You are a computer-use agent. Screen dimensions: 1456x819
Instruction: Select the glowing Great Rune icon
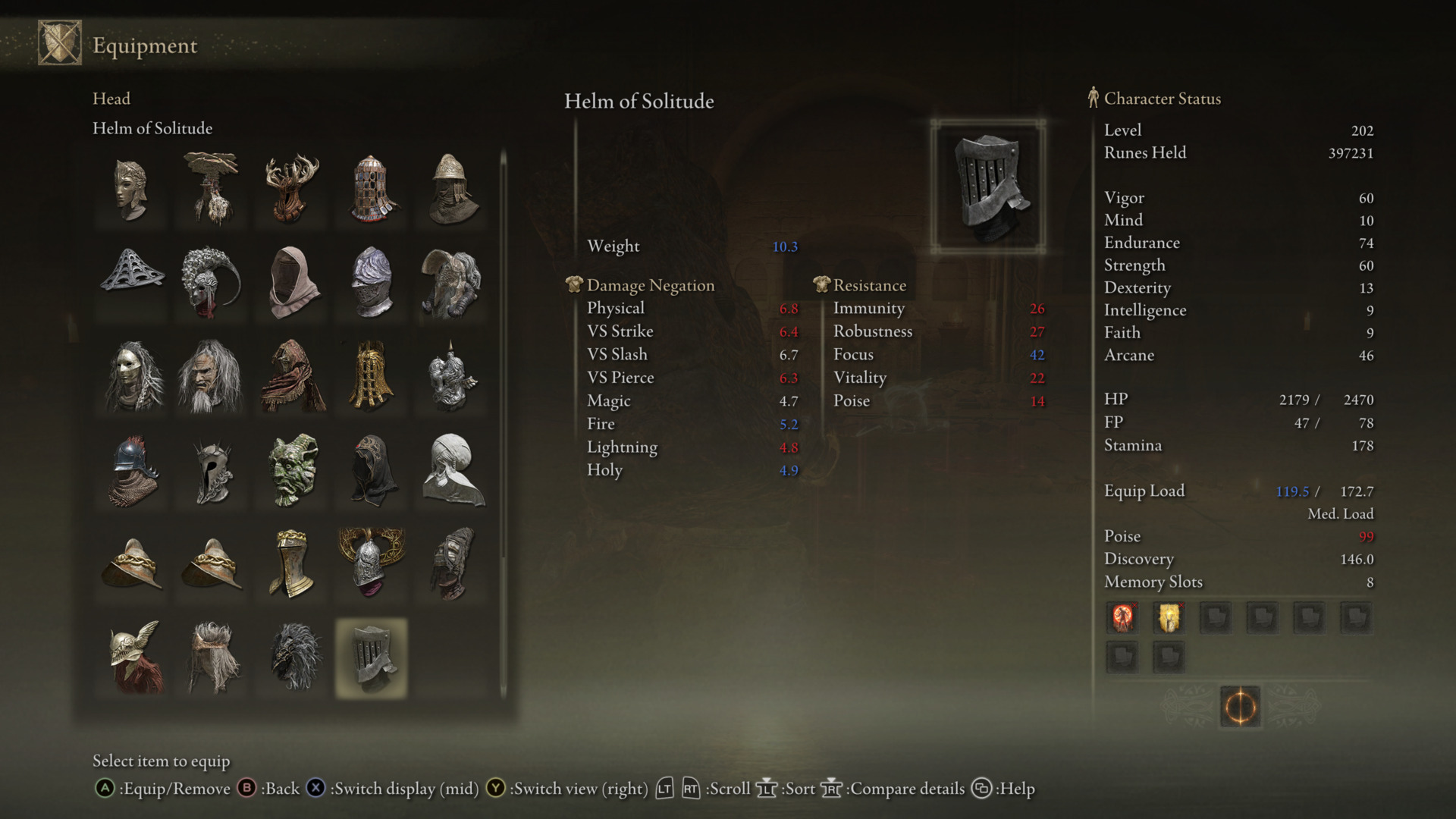click(1240, 707)
